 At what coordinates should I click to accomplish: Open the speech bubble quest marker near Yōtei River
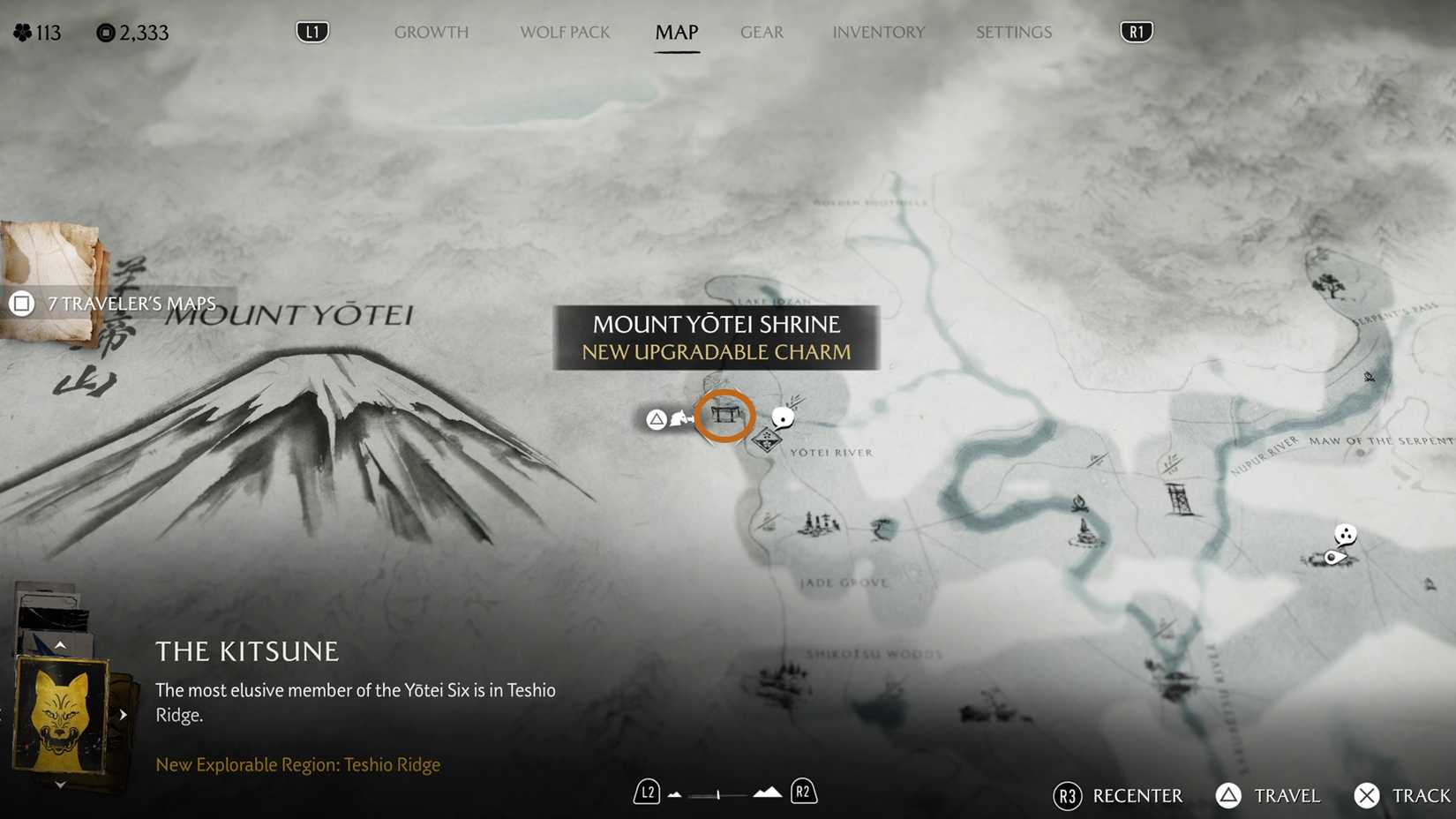tap(782, 417)
